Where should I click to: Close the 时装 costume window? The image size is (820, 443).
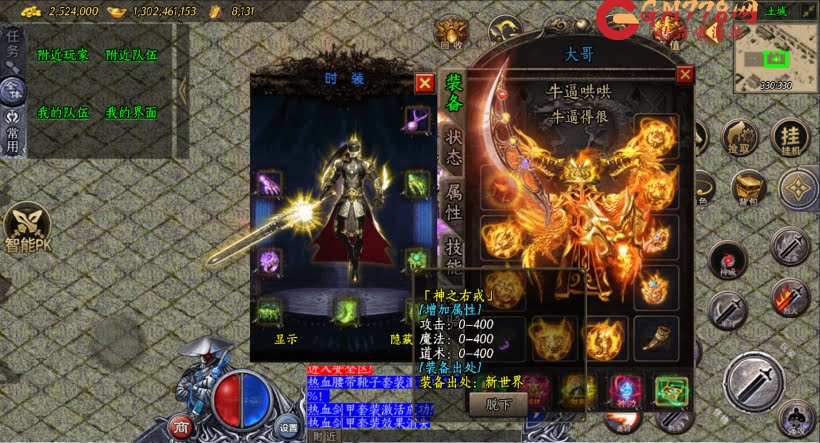(425, 83)
